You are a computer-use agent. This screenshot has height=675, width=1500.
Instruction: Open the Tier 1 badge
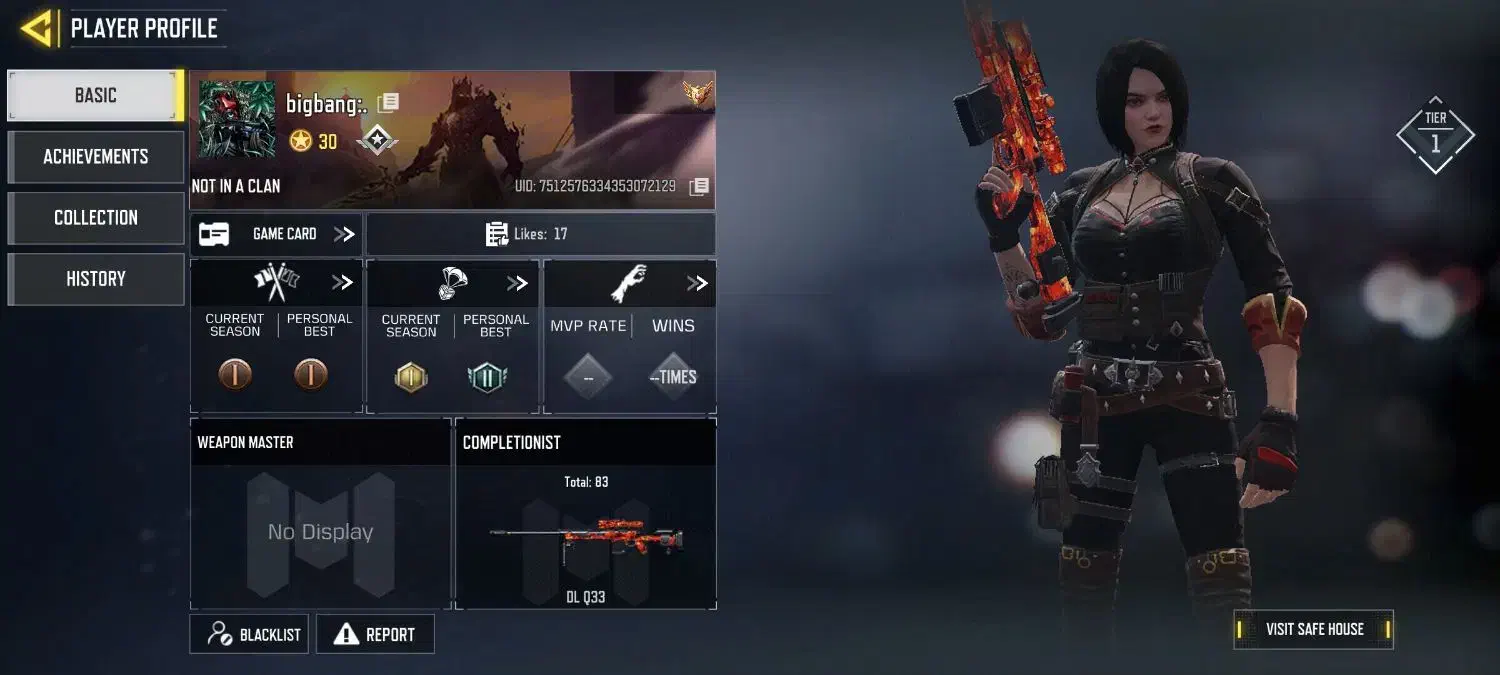[x=1435, y=135]
